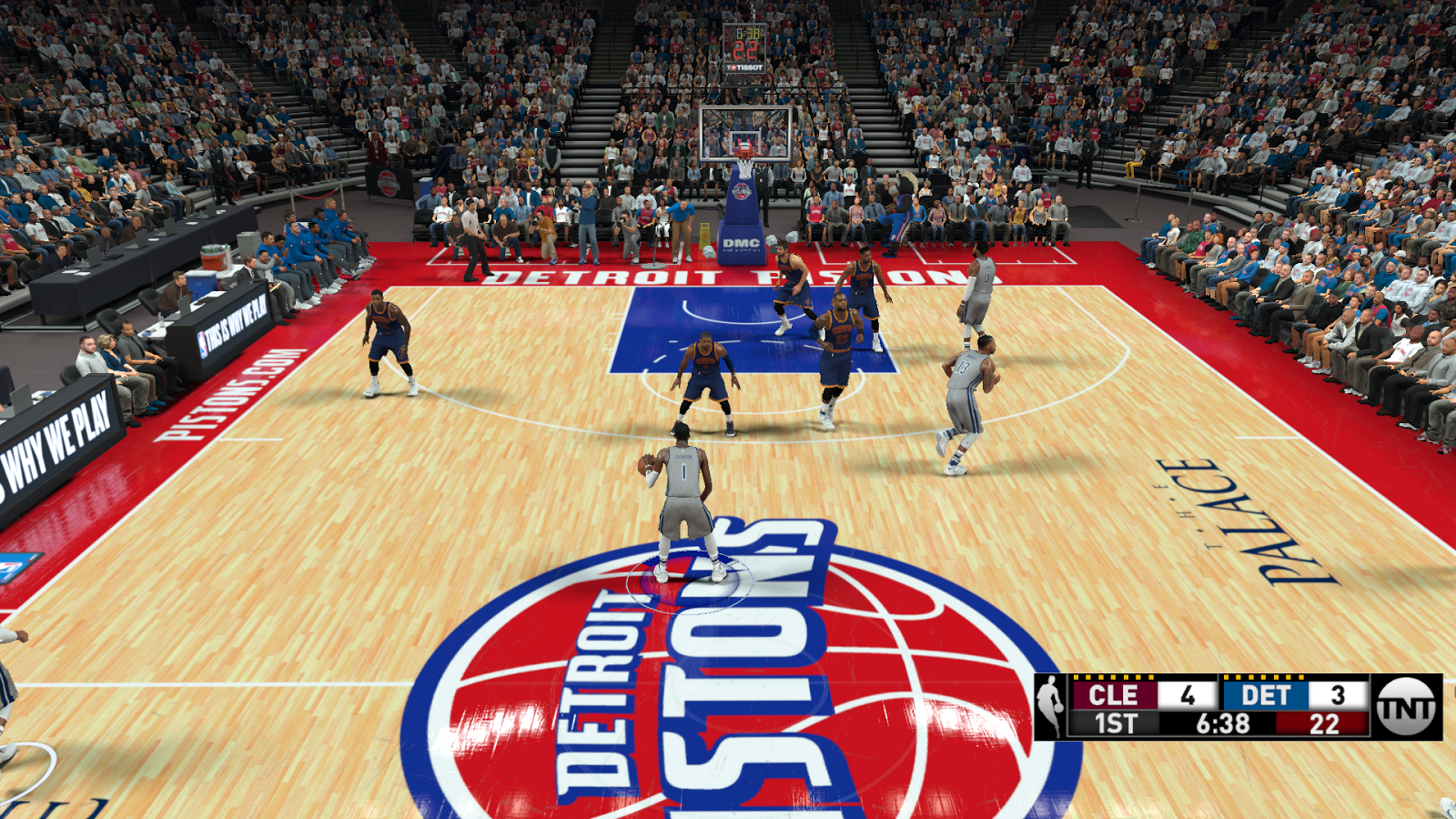Select the 1ST quarter indicator
Viewport: 1456px width, 819px height.
[x=1116, y=721]
